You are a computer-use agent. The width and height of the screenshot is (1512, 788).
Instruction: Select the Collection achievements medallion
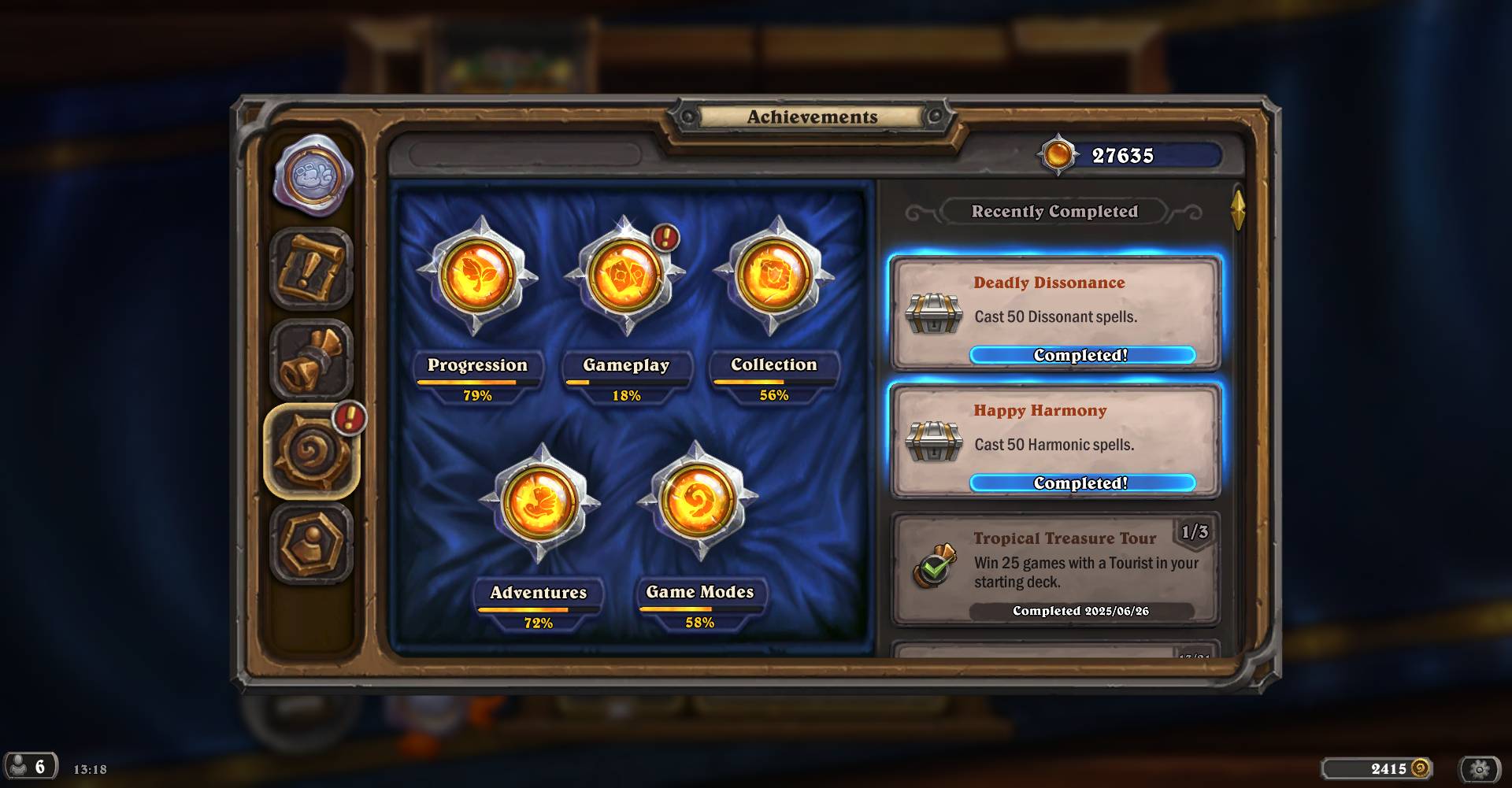click(x=774, y=277)
